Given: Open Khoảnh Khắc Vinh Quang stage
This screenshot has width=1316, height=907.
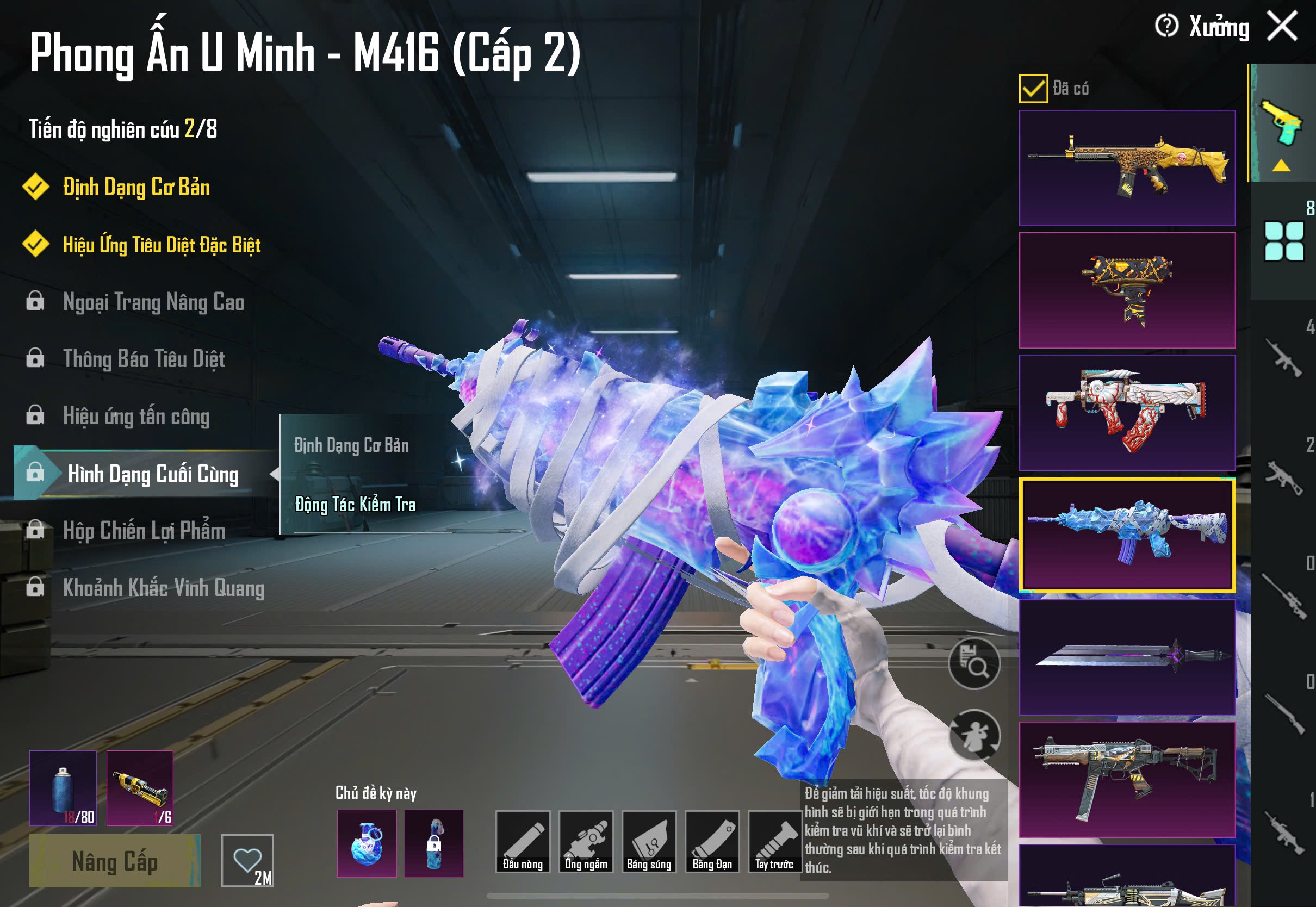Looking at the screenshot, I should pyautogui.click(x=163, y=588).
